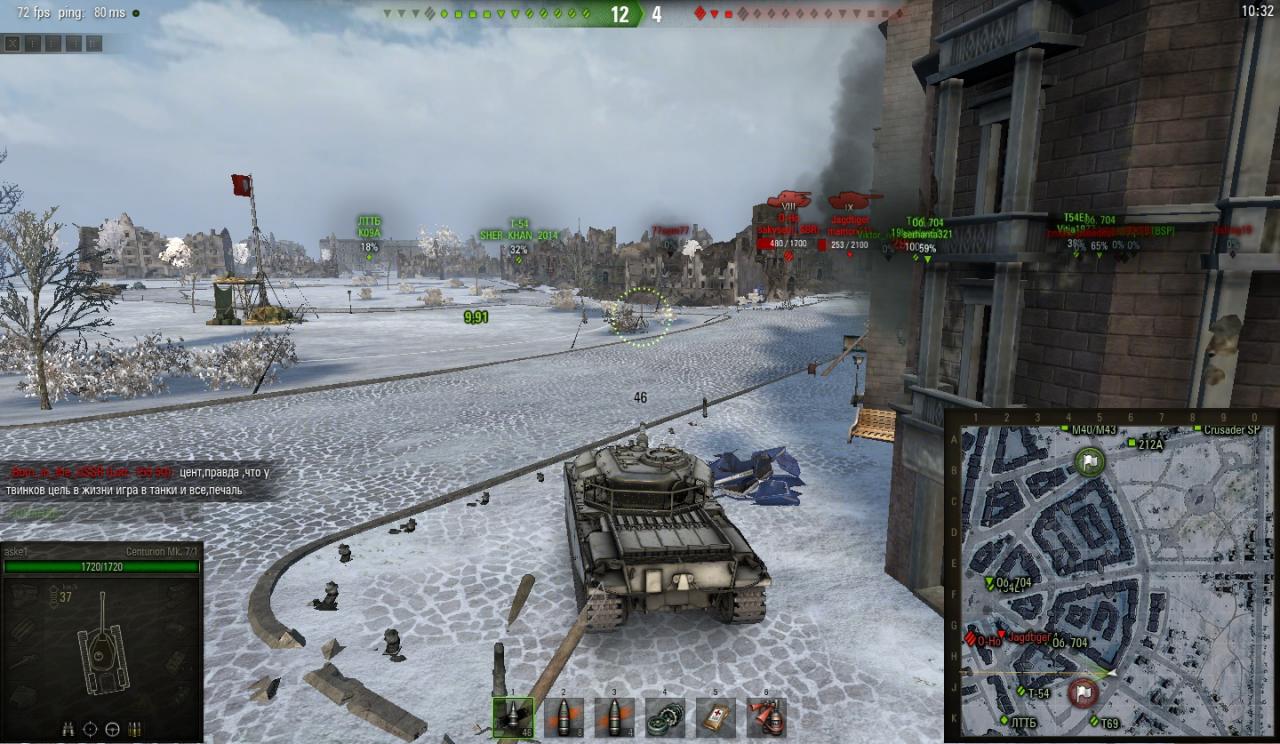1280x744 pixels.
Task: Click the binoculars icon in the damage panel
Action: click(x=69, y=729)
